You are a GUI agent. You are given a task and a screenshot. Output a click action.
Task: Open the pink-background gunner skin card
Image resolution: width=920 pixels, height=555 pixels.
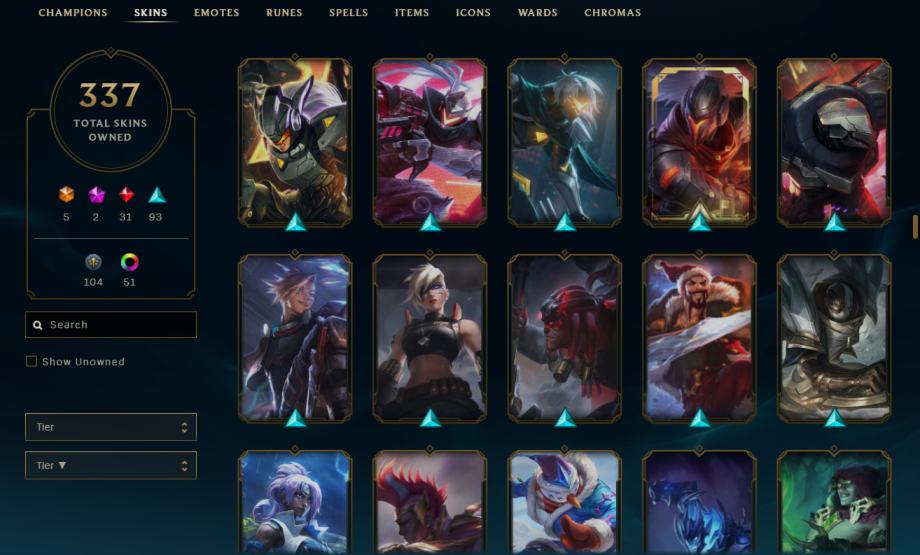(430, 141)
